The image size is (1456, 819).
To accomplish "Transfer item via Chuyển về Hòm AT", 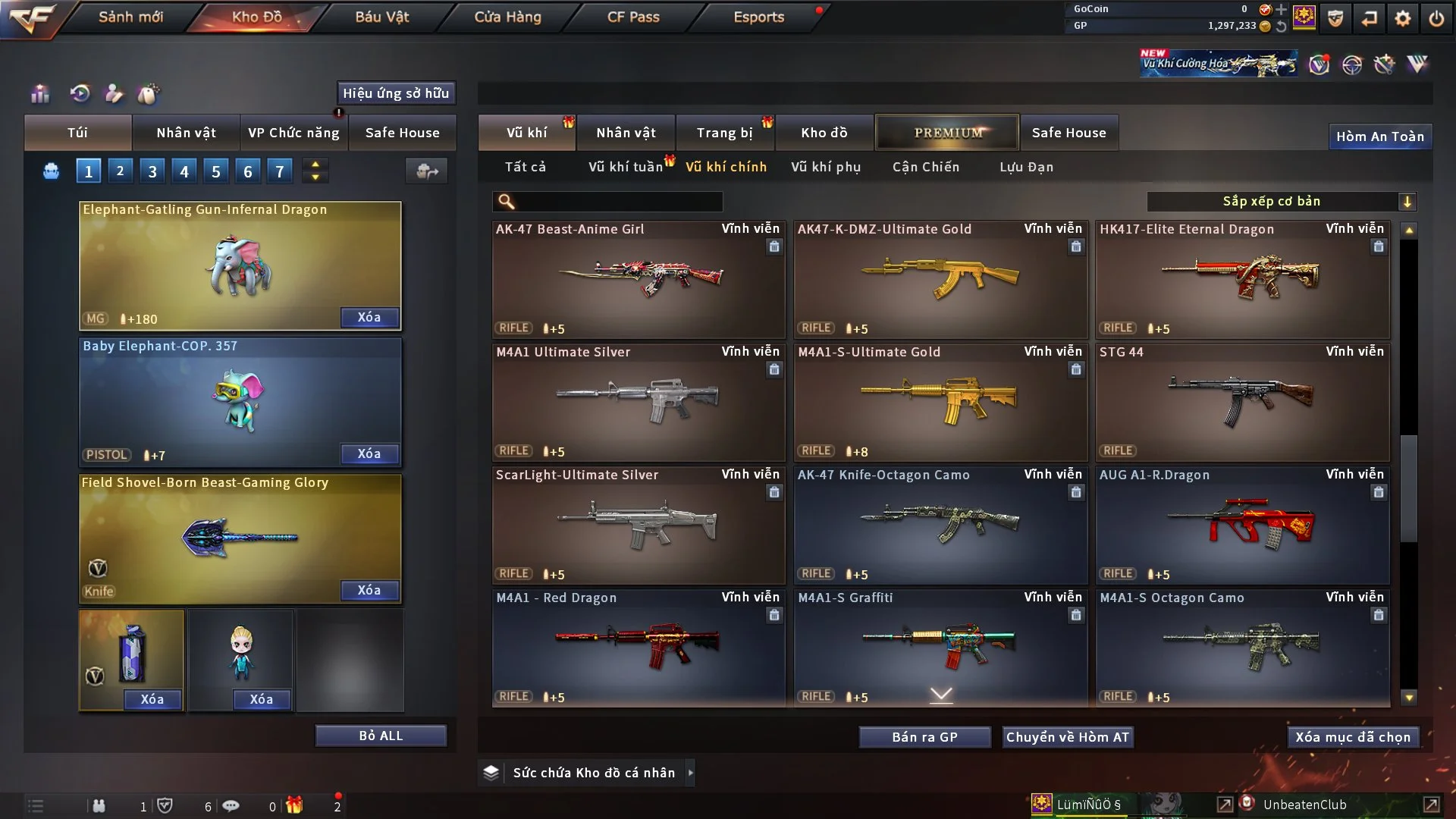I will (x=1068, y=737).
